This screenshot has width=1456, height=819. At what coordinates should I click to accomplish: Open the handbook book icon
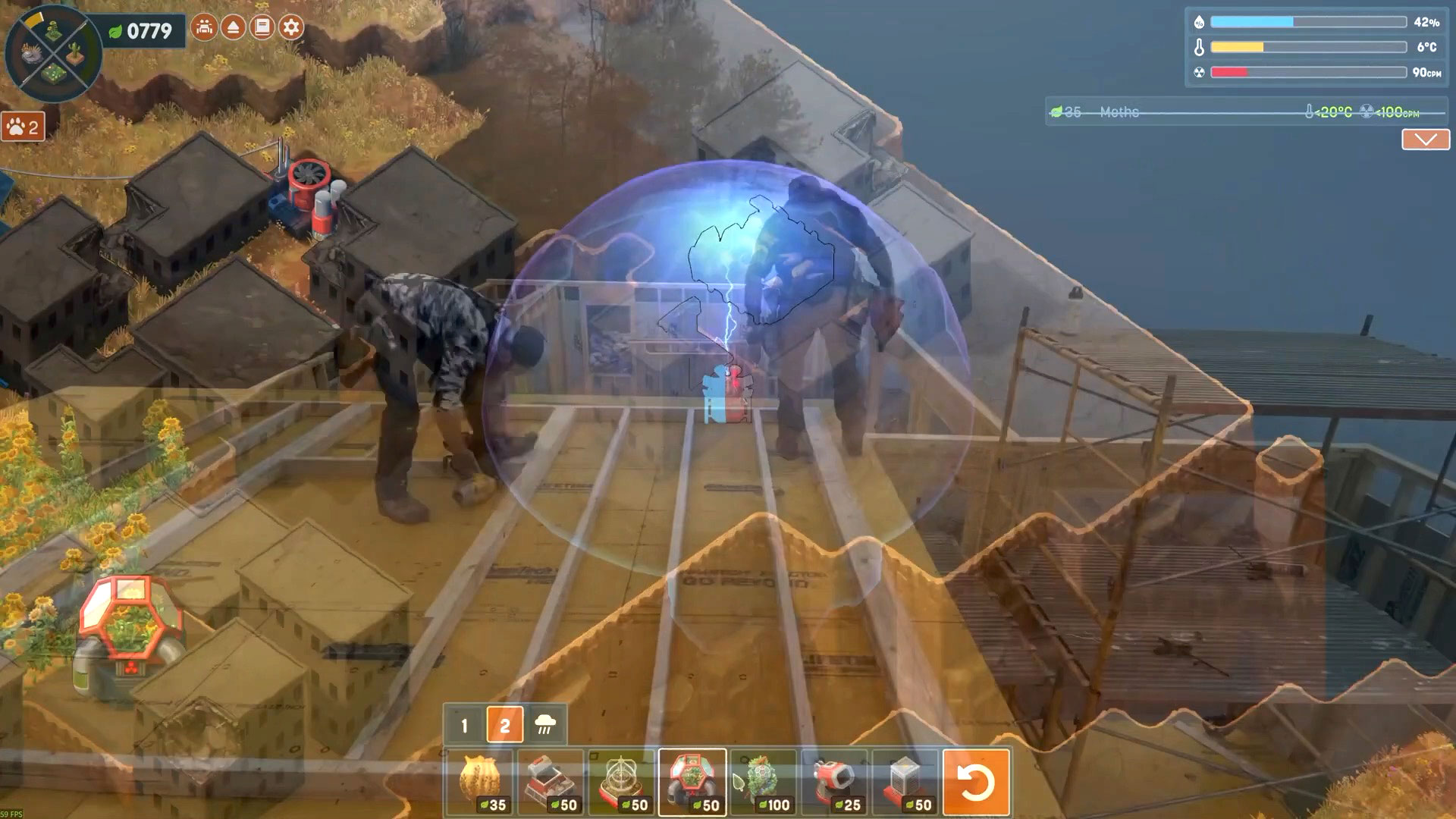coord(262,28)
